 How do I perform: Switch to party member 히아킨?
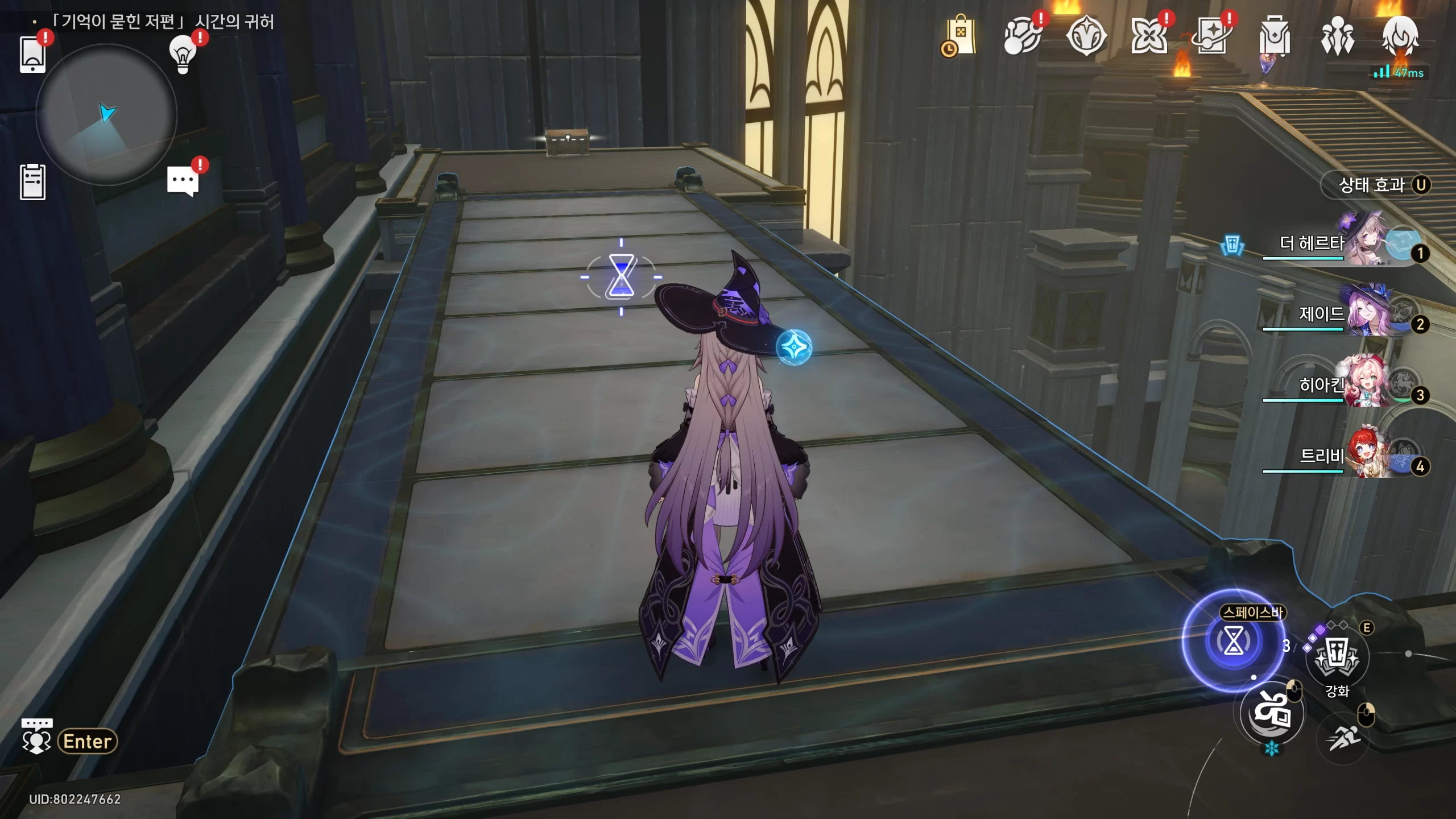coord(1365,385)
